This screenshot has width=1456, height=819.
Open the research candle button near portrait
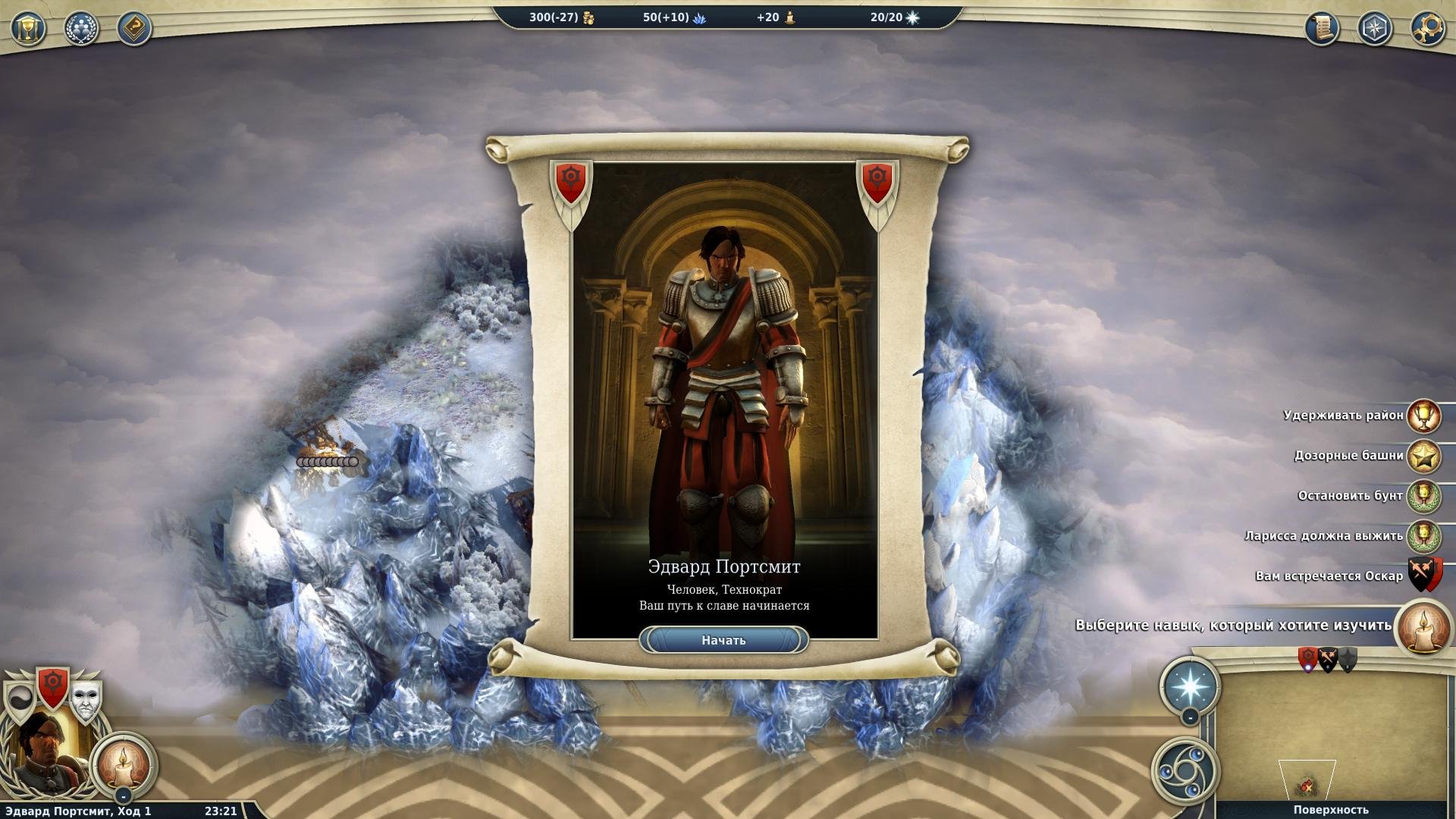[x=123, y=764]
